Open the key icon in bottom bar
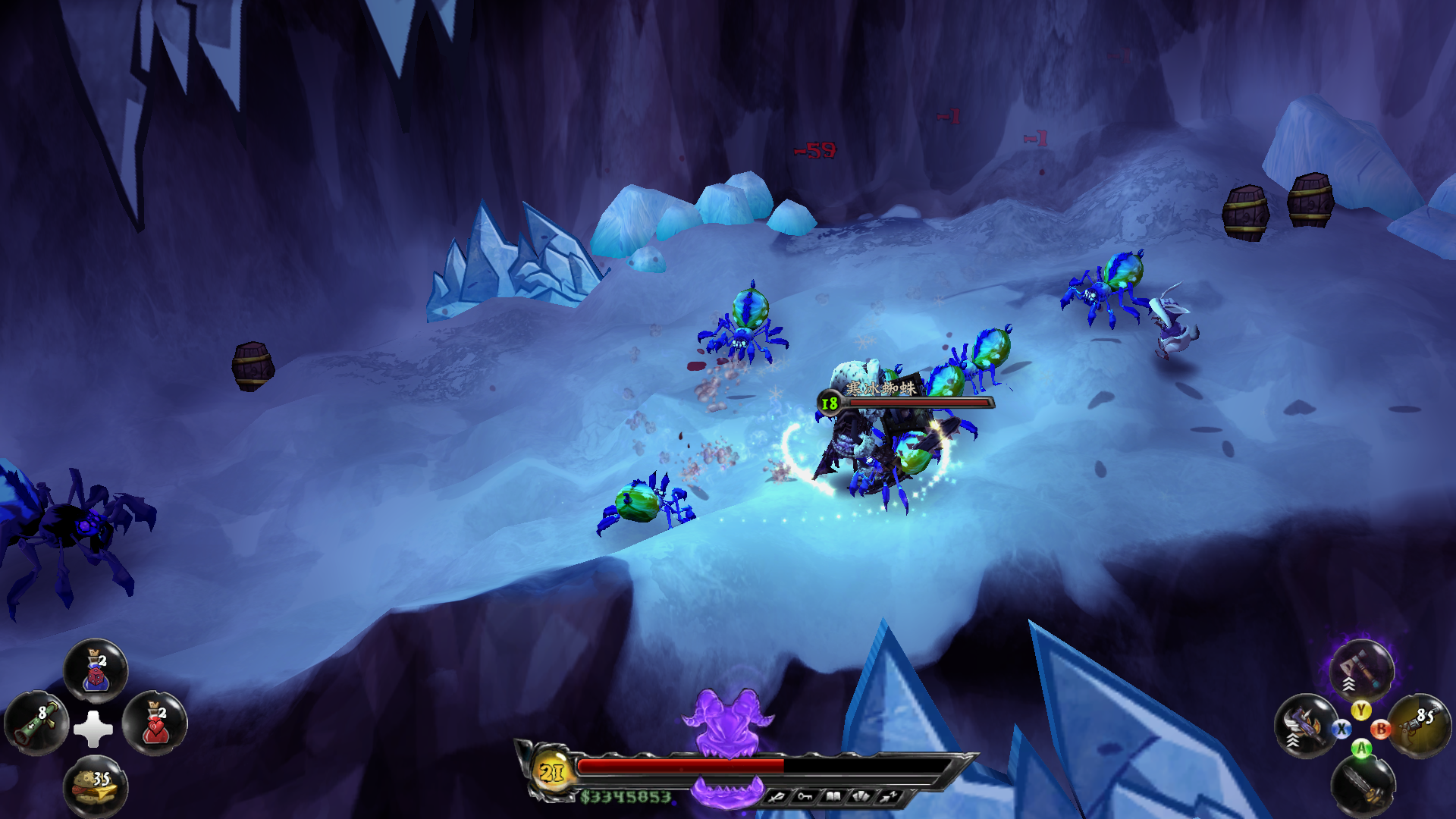This screenshot has height=819, width=1456. click(805, 796)
